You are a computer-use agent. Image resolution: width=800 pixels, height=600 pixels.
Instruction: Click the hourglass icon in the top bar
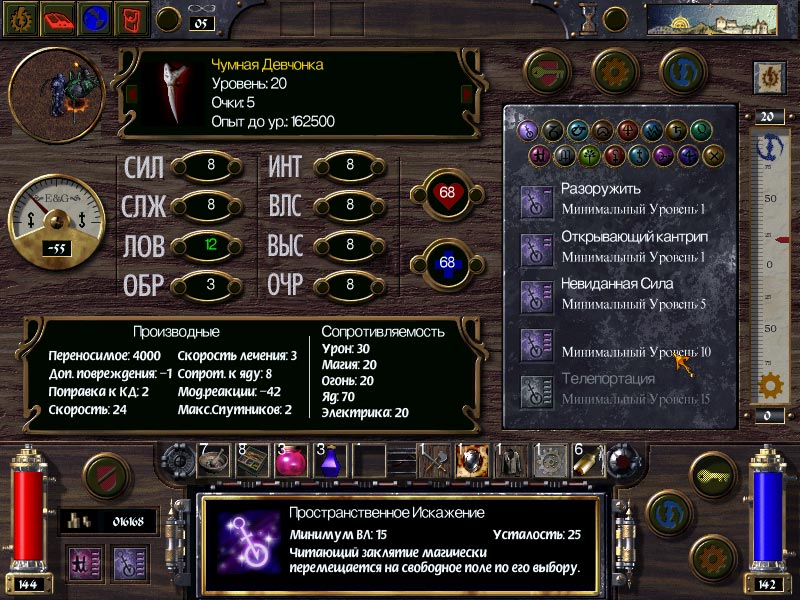coord(590,18)
